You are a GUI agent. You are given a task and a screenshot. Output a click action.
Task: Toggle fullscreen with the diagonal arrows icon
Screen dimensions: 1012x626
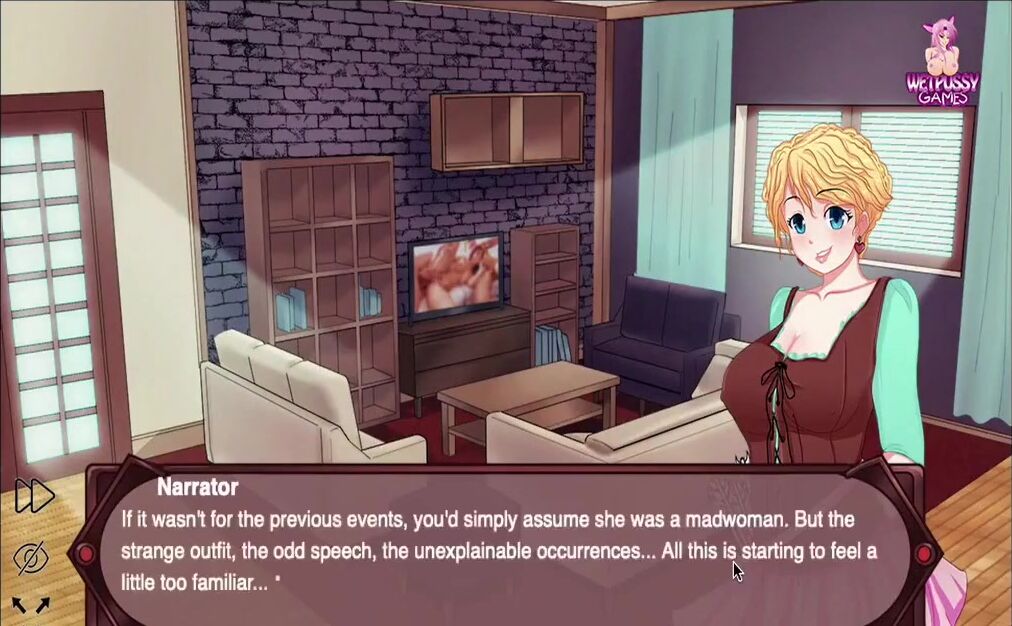tap(31, 604)
